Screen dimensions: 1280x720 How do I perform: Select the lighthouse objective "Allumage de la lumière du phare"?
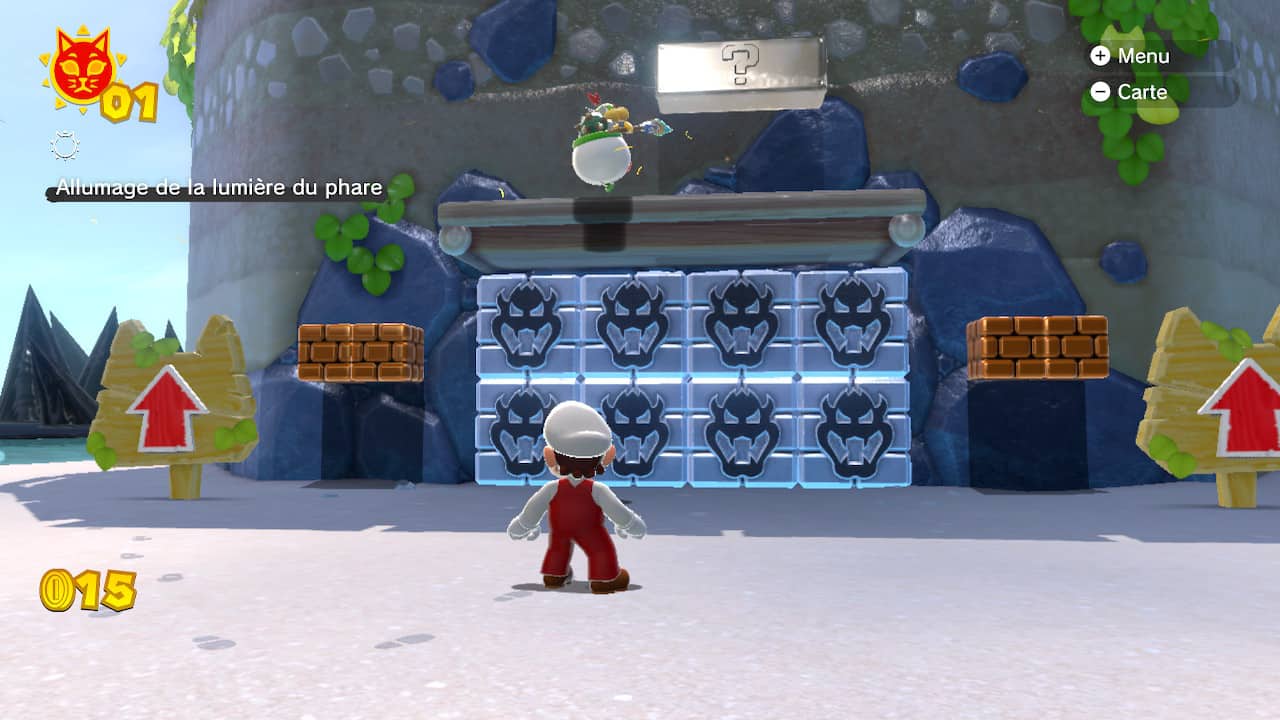pos(219,187)
